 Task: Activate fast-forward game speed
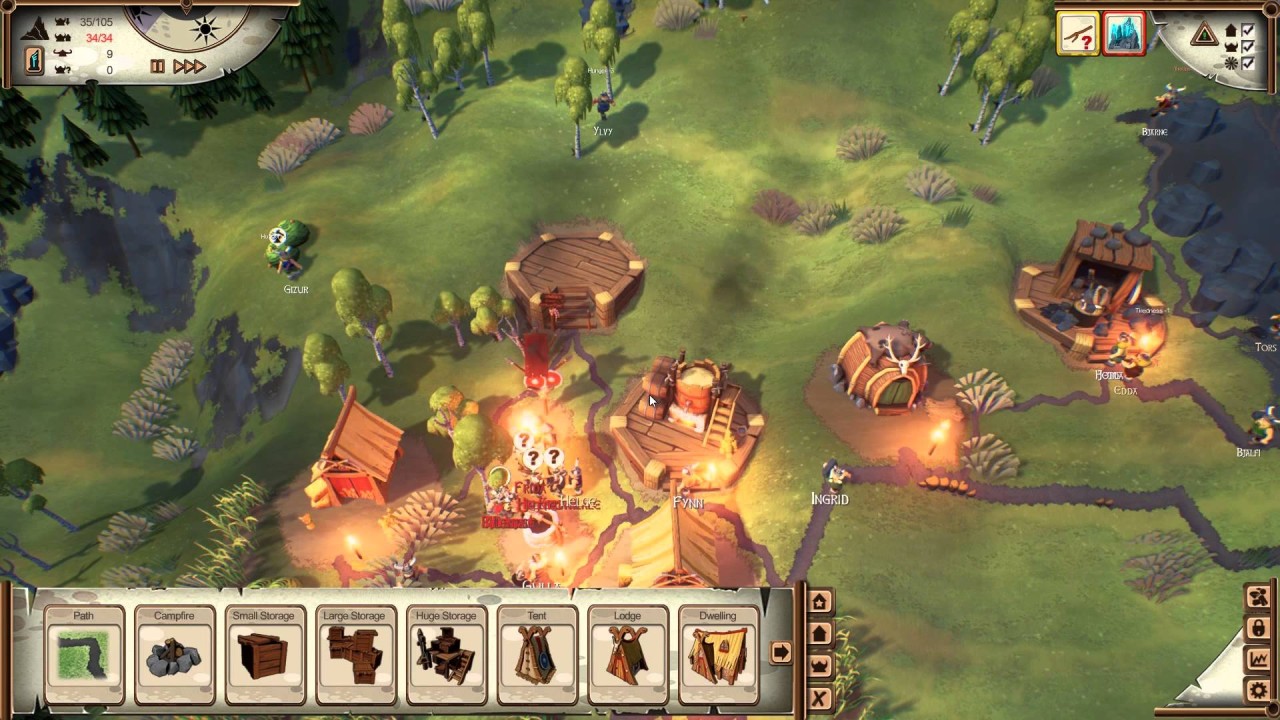(x=189, y=67)
